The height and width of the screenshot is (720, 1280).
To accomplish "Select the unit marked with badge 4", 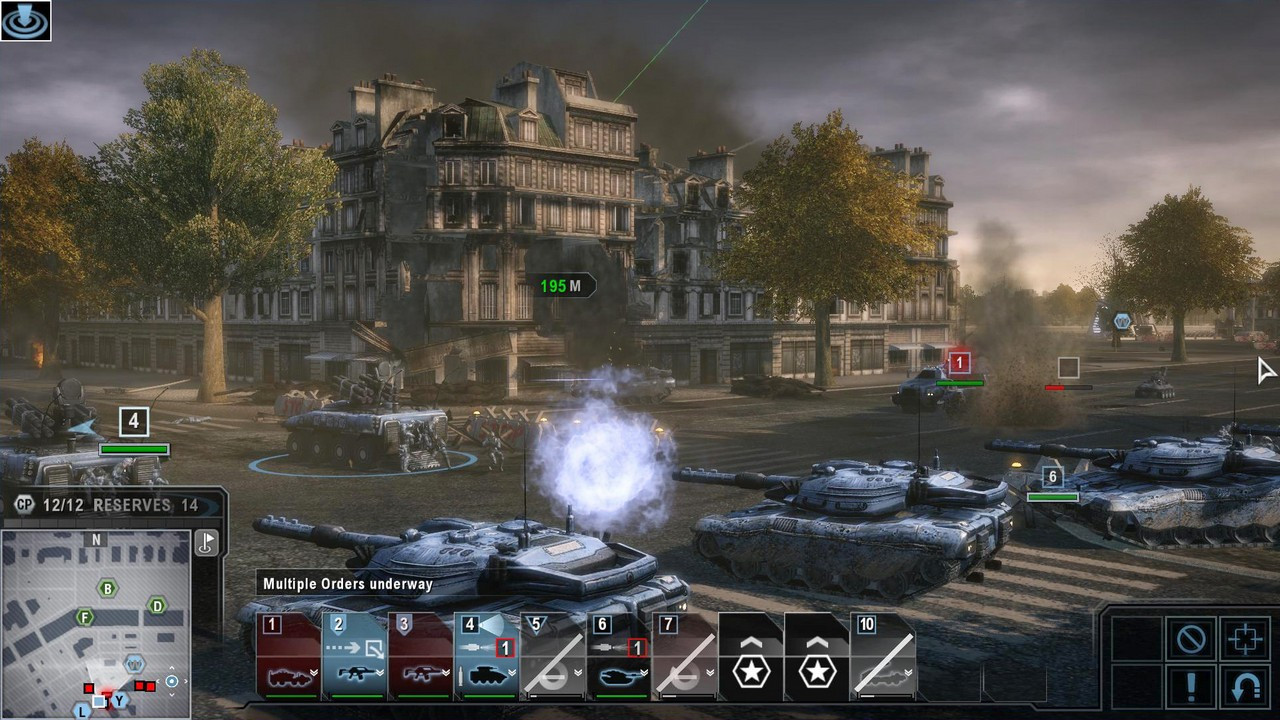I will tap(133, 421).
